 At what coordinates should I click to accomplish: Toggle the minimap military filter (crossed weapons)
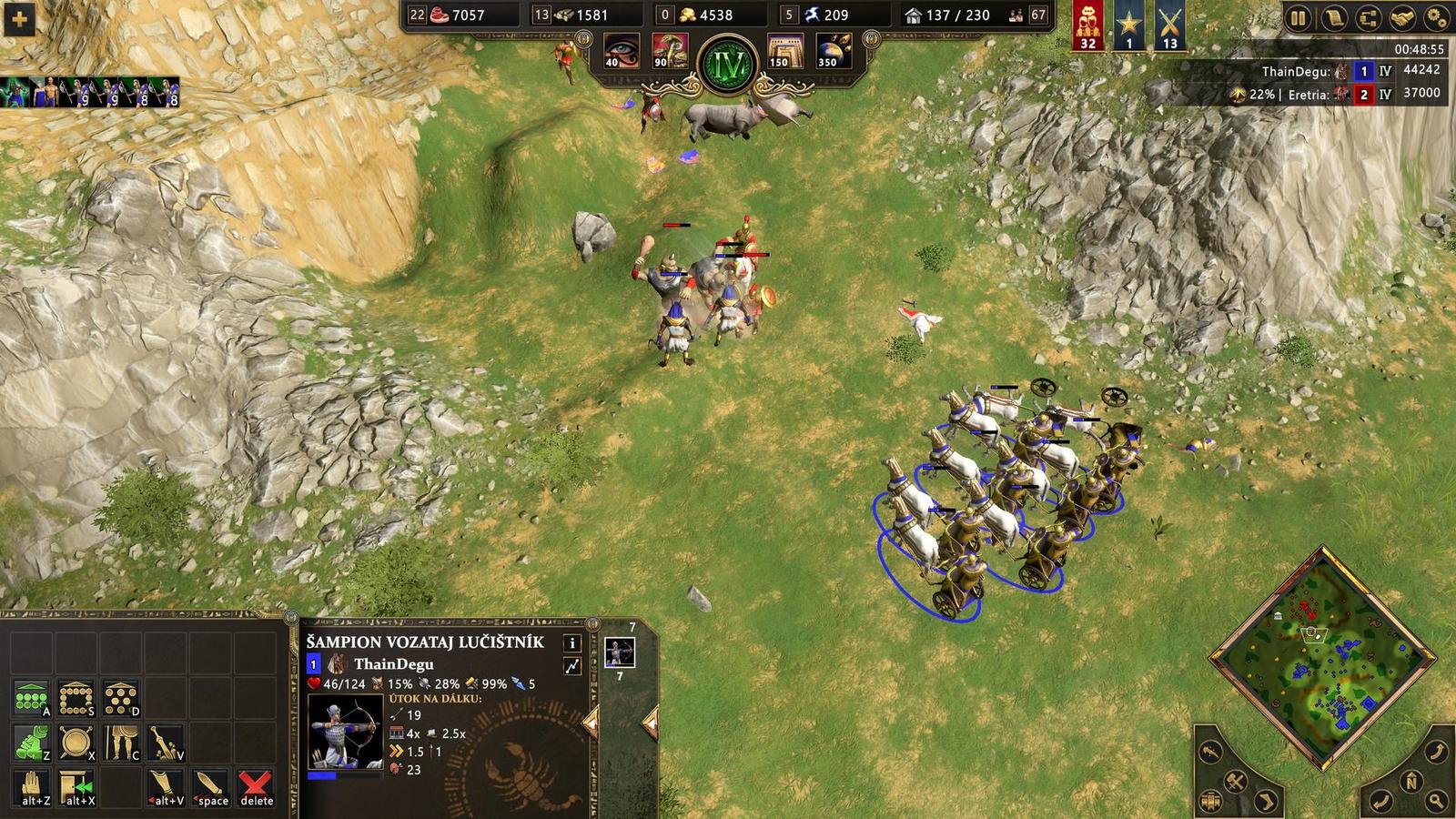coord(1234,781)
